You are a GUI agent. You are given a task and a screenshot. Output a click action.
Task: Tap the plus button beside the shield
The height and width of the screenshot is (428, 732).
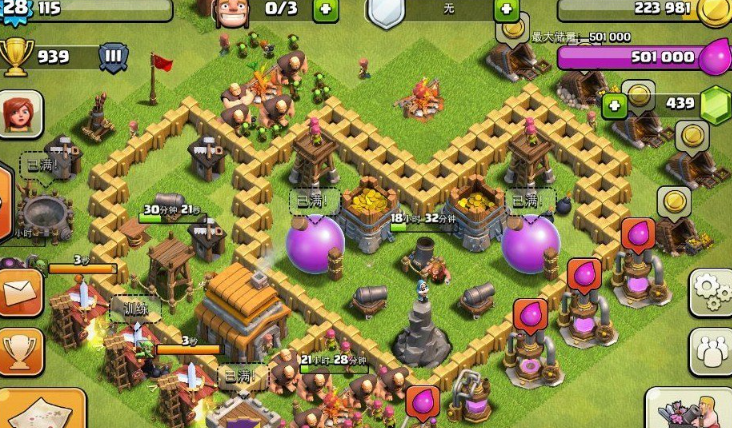507,10
